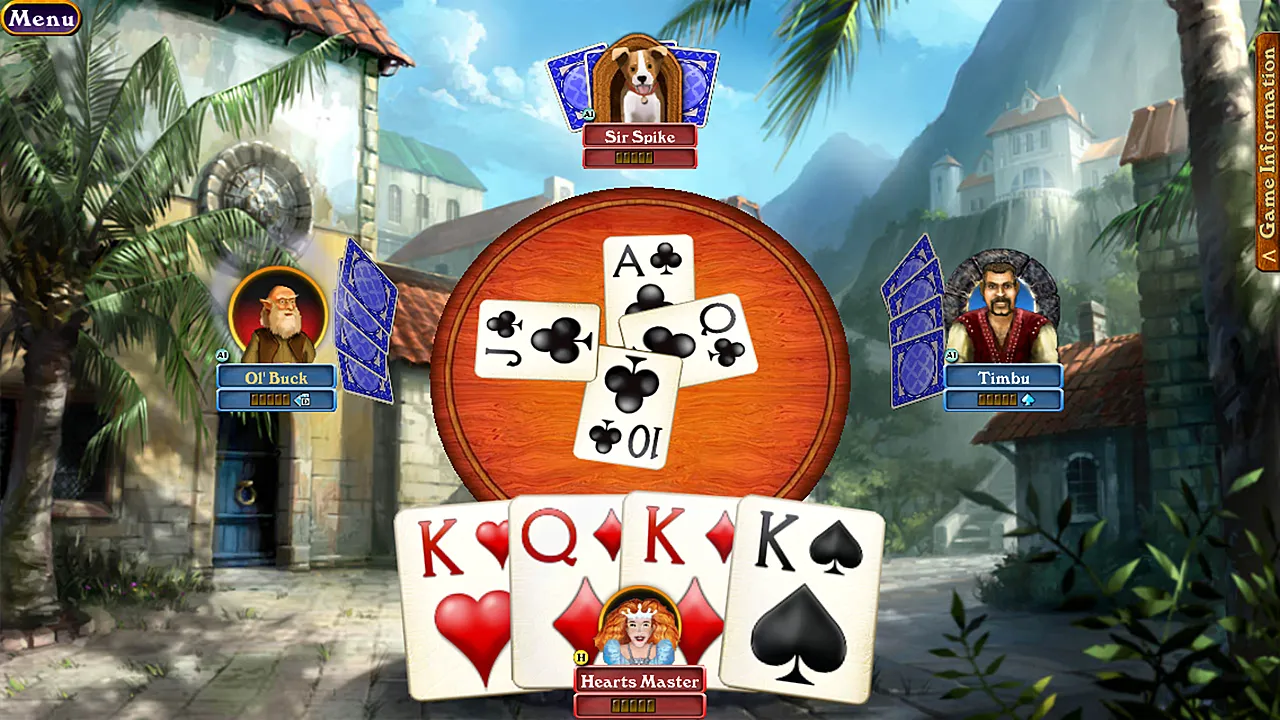Click Sir Spike's dog avatar portrait
The image size is (1280, 720).
point(640,75)
